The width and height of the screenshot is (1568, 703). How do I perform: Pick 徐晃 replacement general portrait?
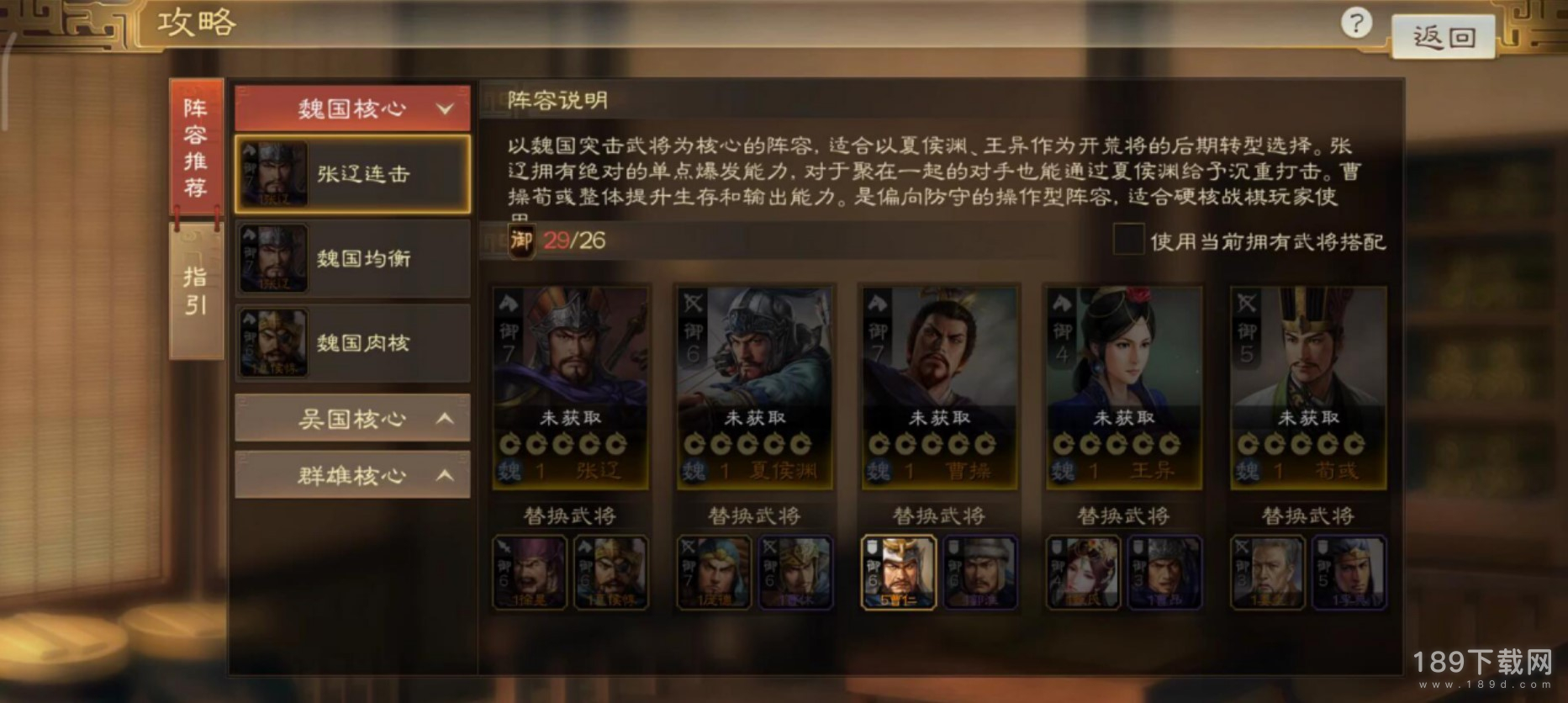point(529,572)
